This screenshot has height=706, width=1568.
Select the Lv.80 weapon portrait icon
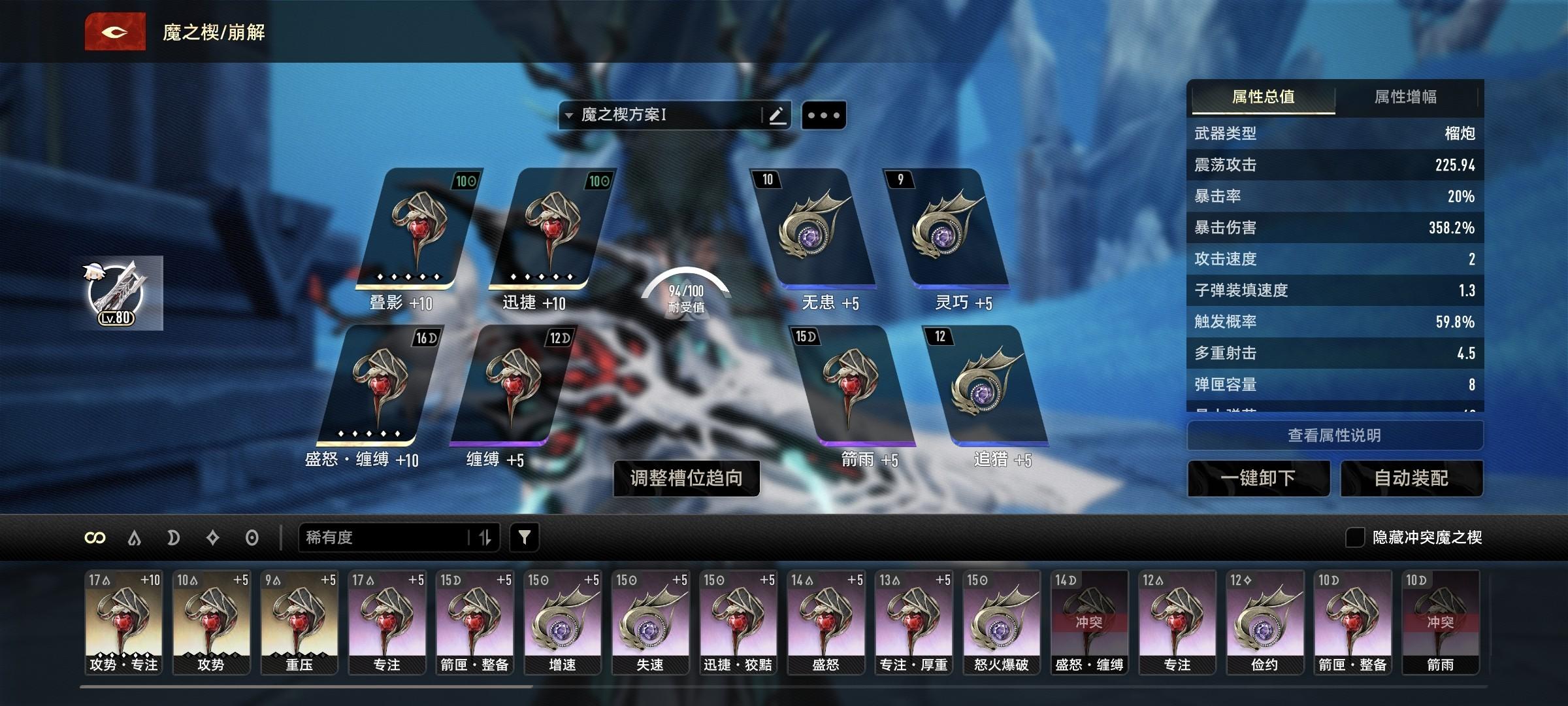(x=116, y=293)
